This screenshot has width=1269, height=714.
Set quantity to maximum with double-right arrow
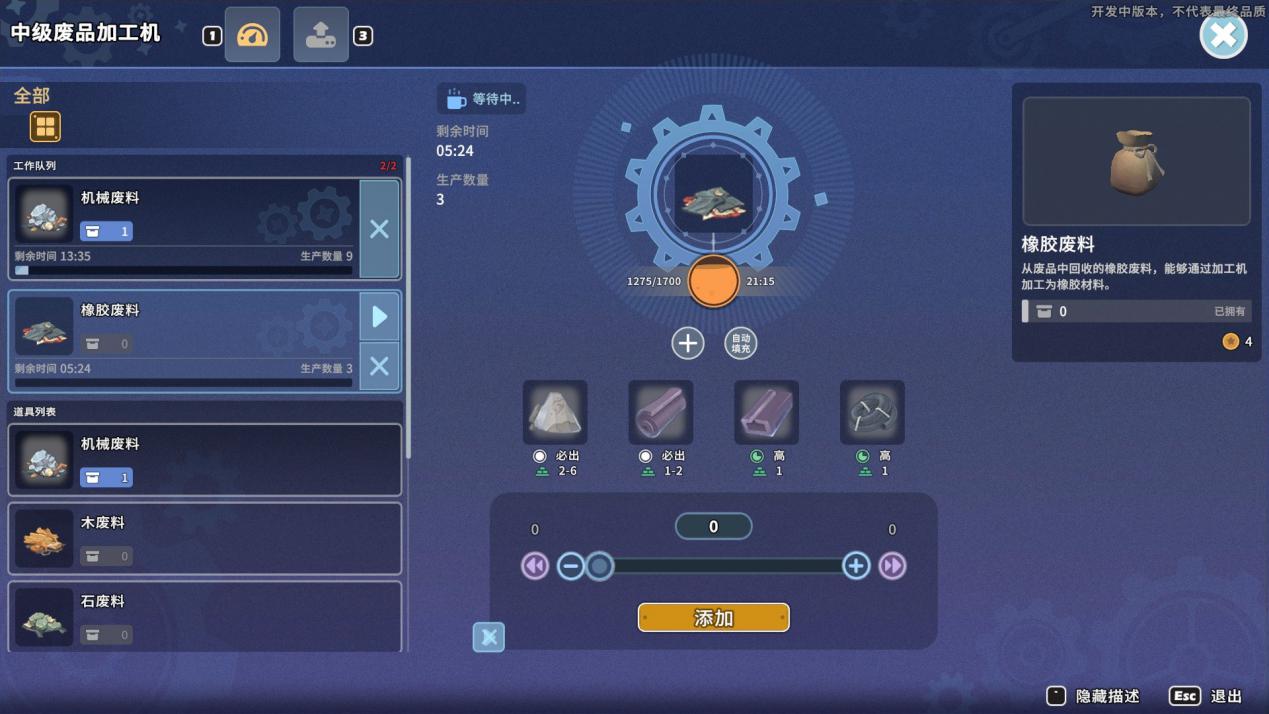tap(892, 566)
